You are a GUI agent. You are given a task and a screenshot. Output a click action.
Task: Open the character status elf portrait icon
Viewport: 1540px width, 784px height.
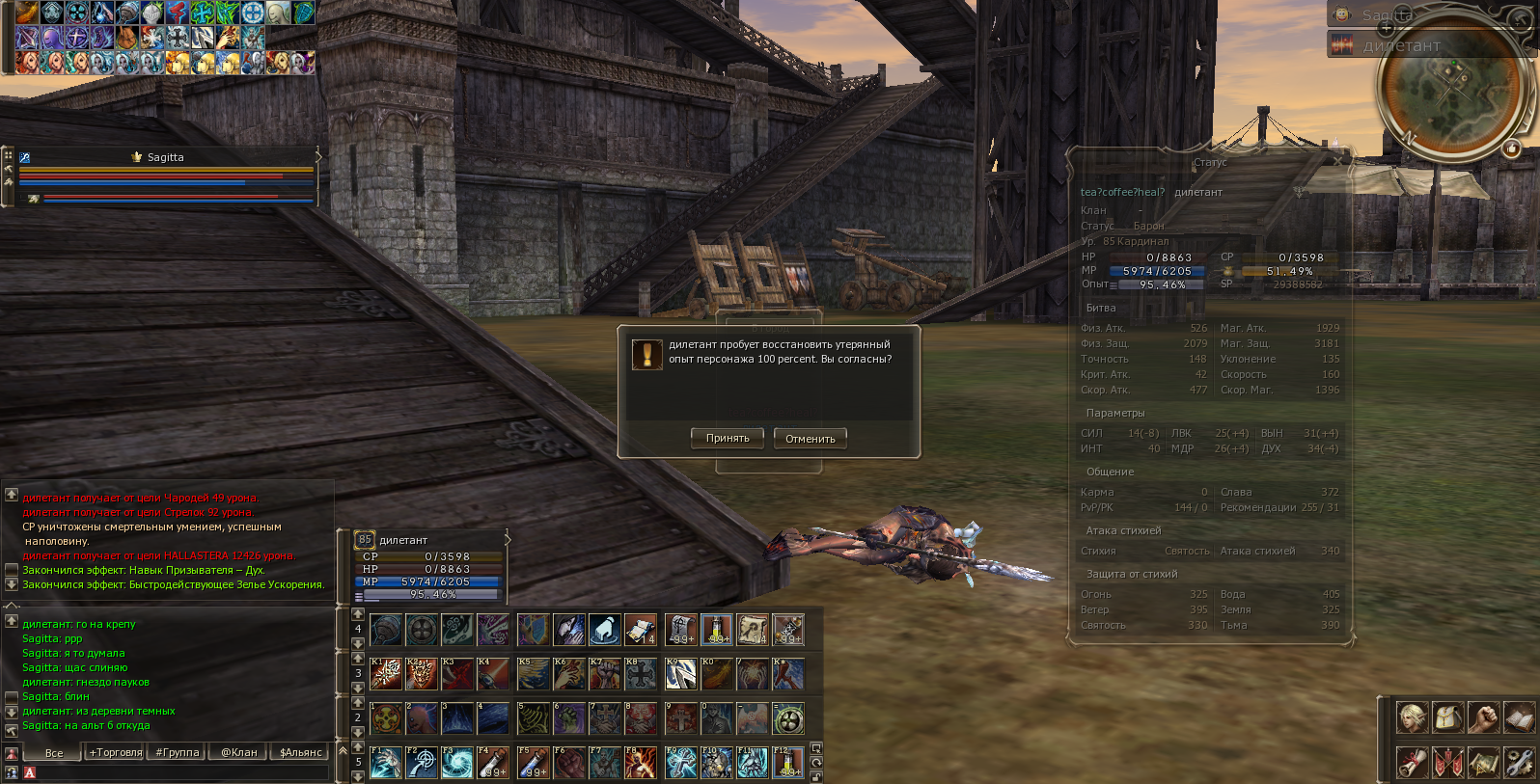click(1412, 717)
